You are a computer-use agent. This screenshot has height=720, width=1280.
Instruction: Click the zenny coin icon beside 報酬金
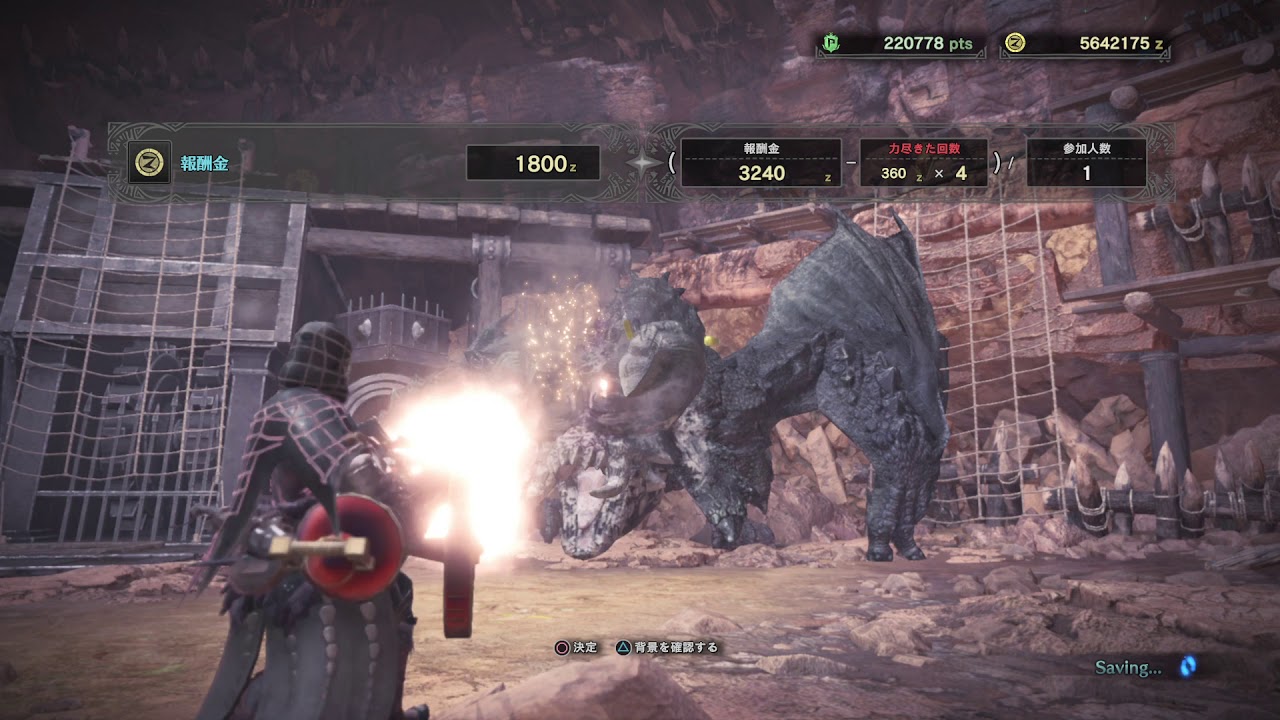149,163
